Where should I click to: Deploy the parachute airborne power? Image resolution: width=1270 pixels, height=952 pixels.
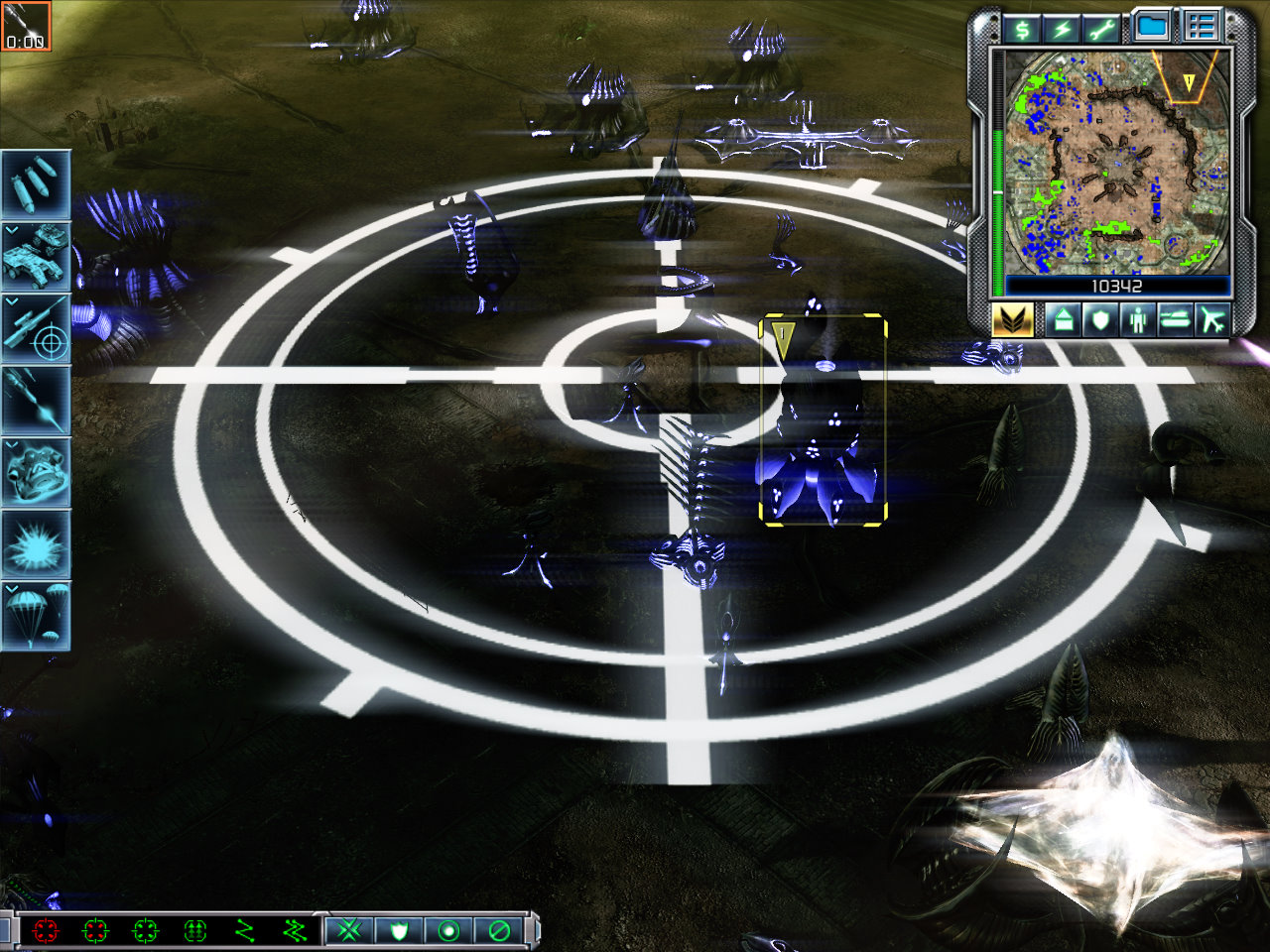pos(36,616)
